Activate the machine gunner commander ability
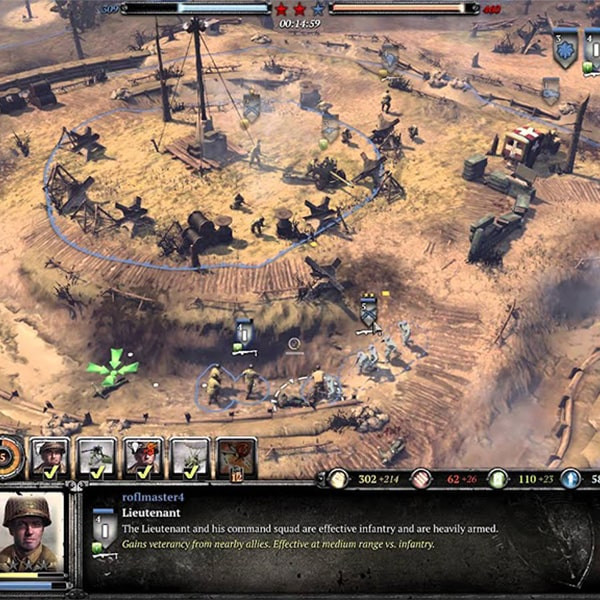 [96, 456]
